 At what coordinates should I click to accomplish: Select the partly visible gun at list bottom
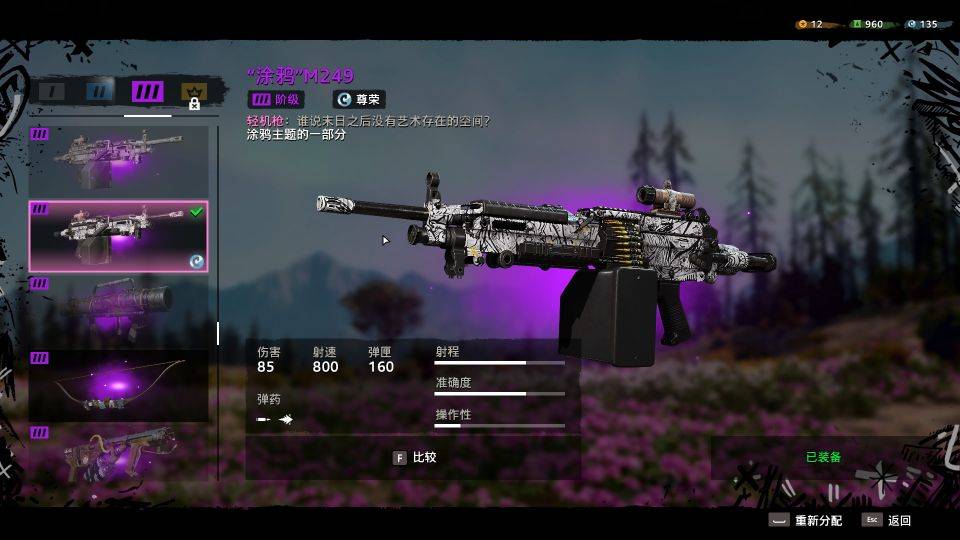coord(118,455)
